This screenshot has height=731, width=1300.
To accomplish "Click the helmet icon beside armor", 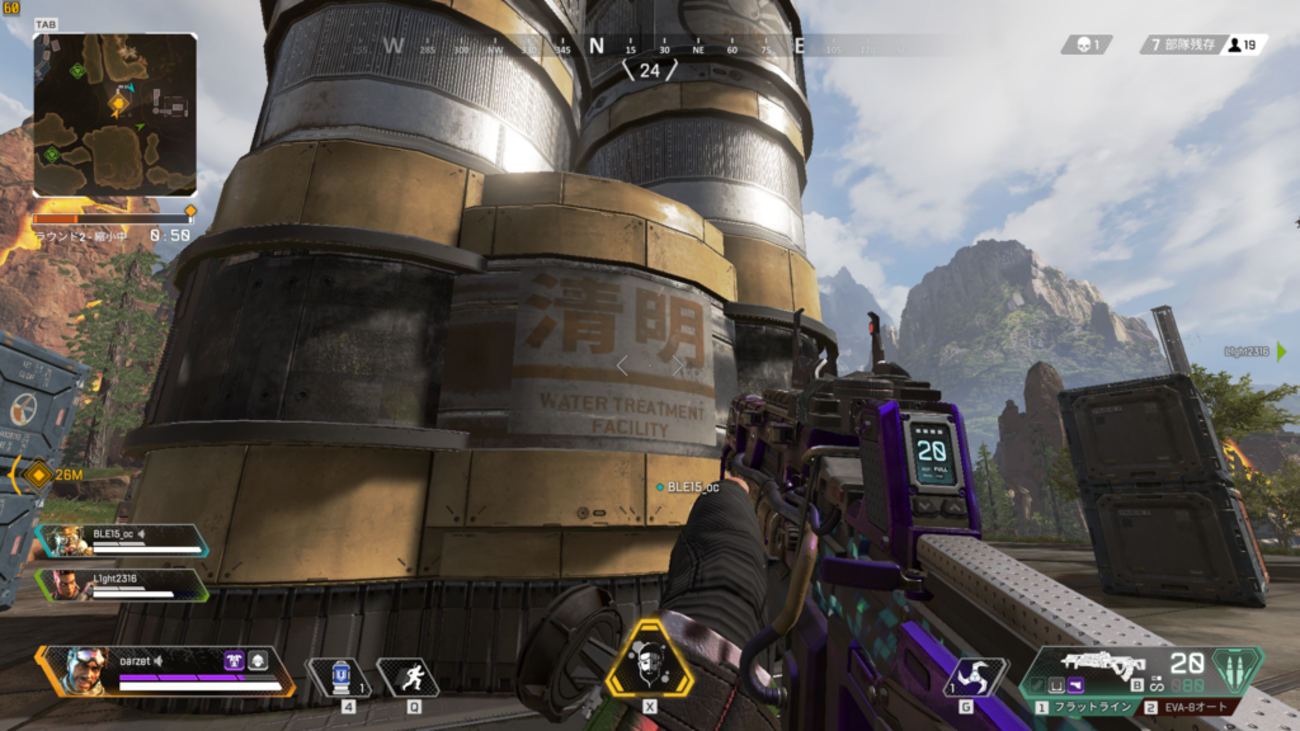I will 258,660.
